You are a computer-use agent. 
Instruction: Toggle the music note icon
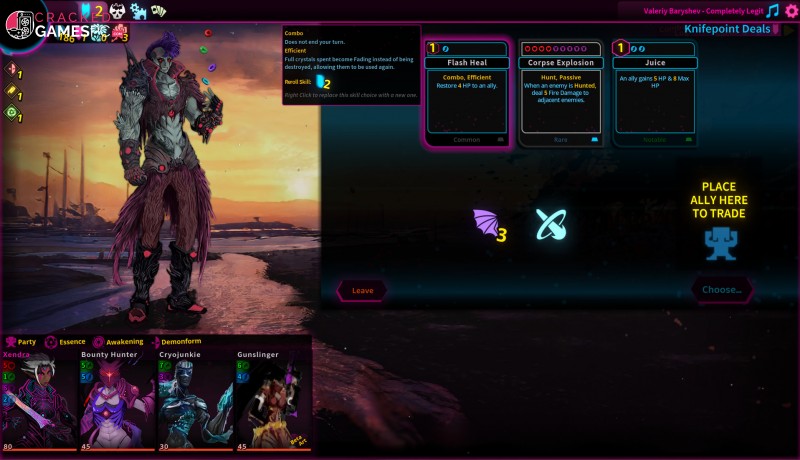[771, 11]
